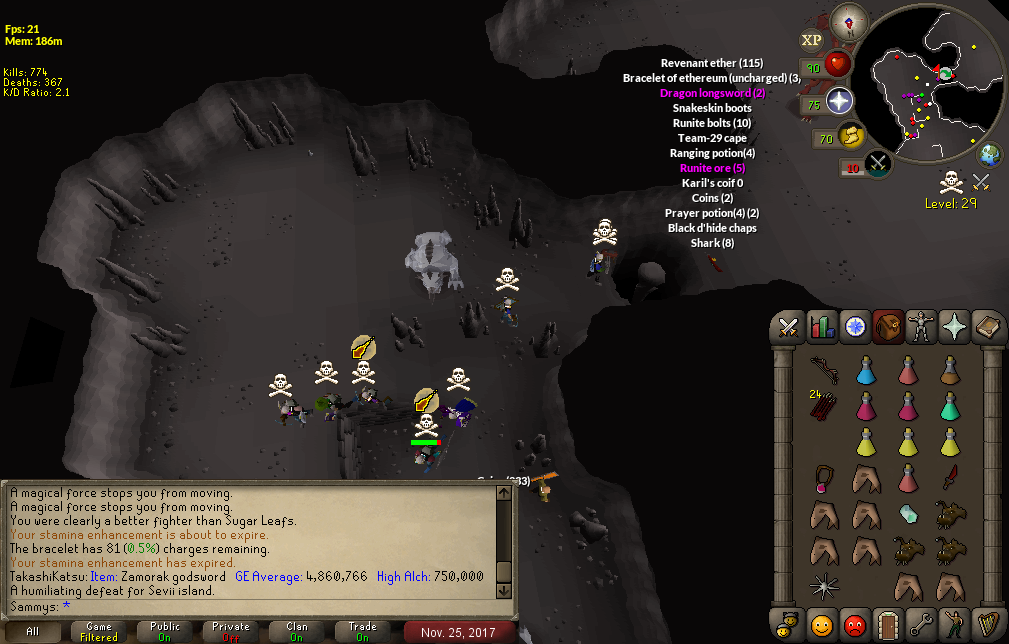Show the Worn Equipment tab
Viewport: 1009px width, 644px height.
[x=921, y=327]
